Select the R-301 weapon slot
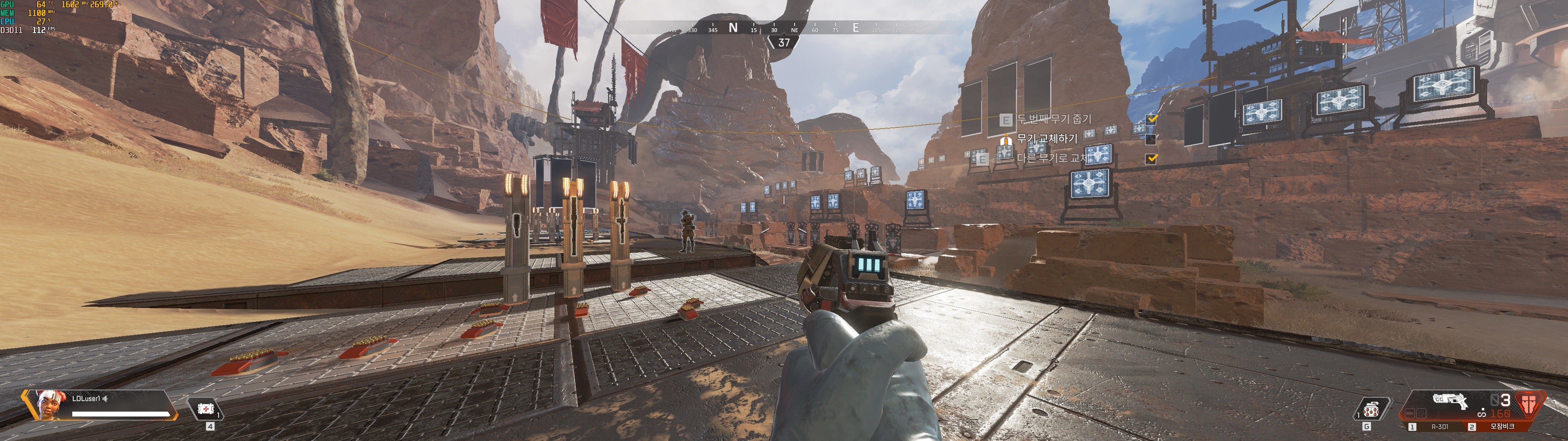The height and width of the screenshot is (441, 1568). click(x=1439, y=427)
